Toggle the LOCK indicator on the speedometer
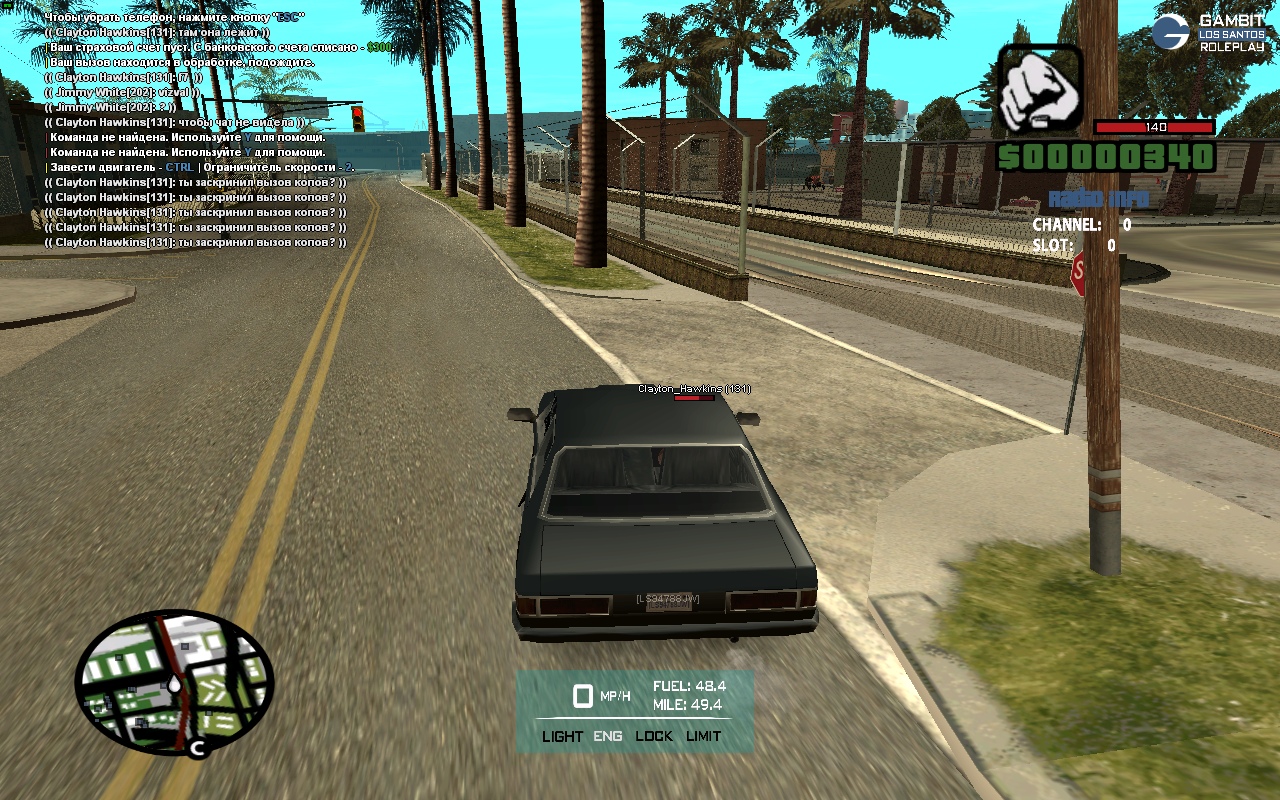This screenshot has width=1280, height=800. click(654, 736)
